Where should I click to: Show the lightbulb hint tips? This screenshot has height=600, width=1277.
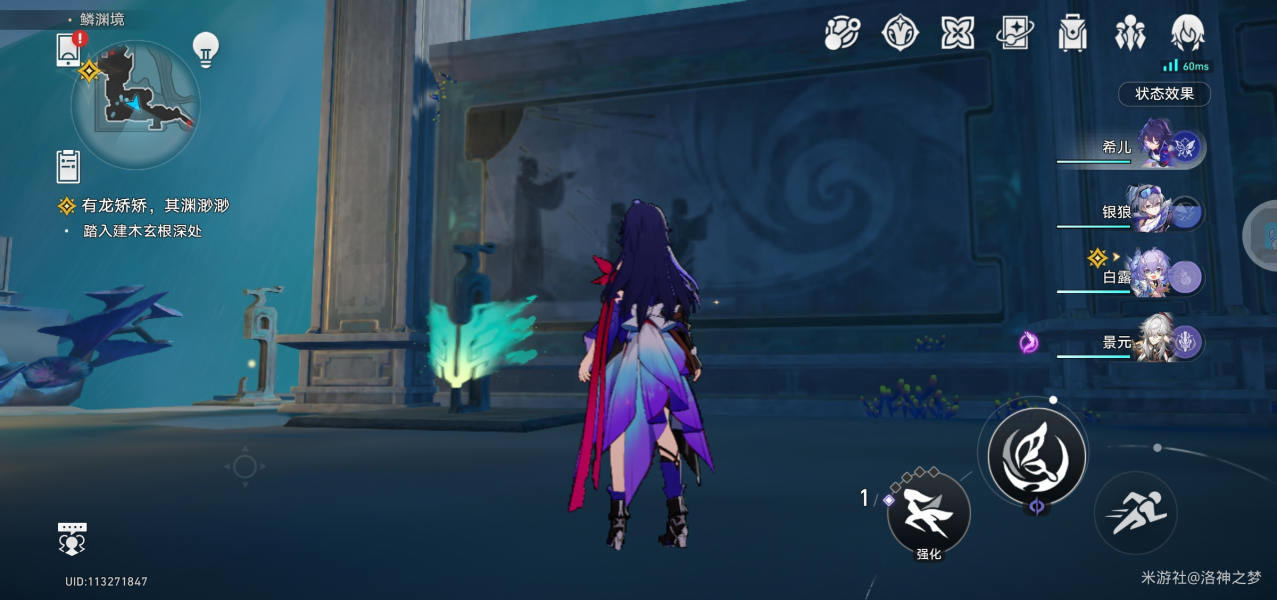pyautogui.click(x=205, y=50)
